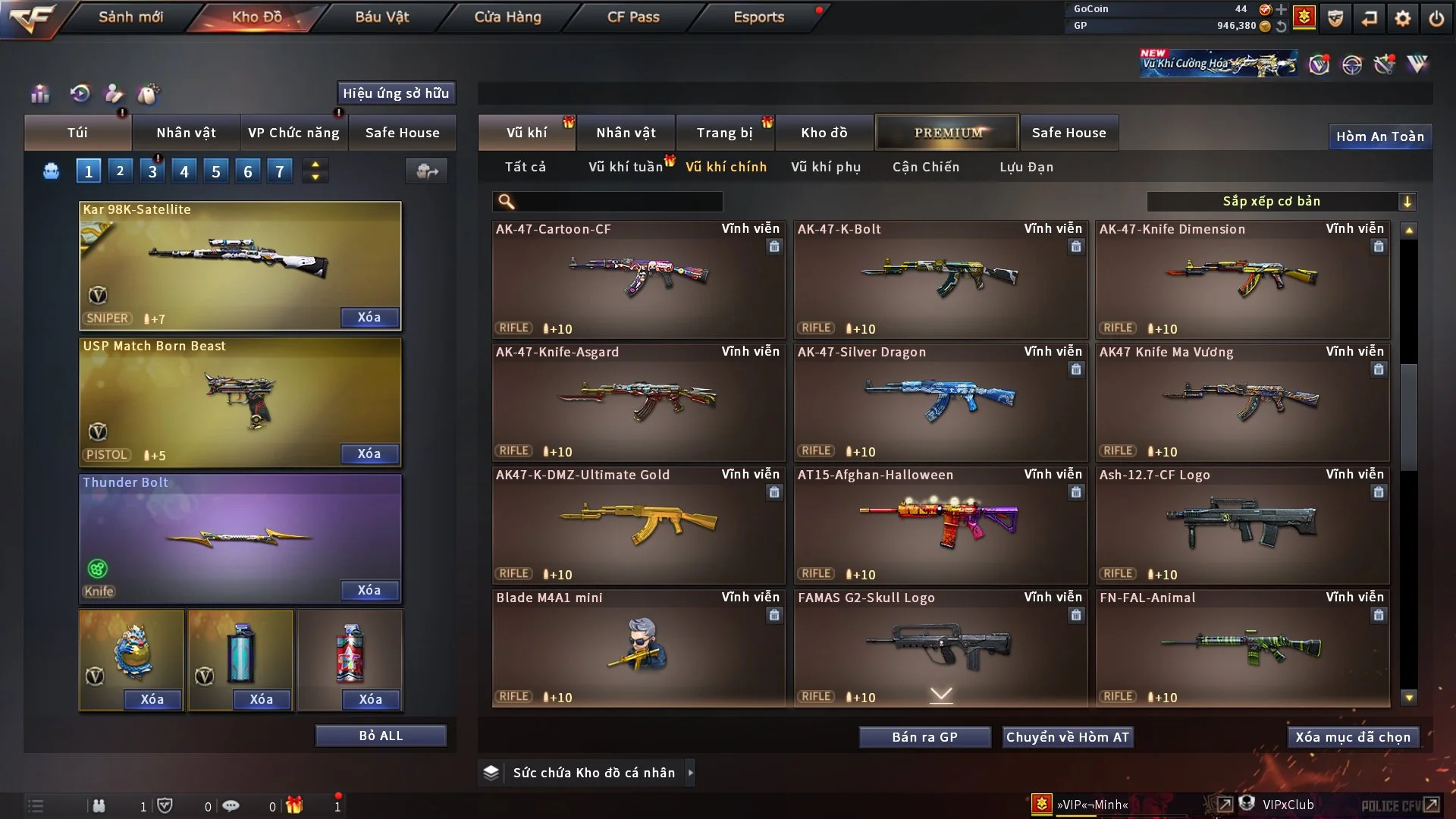The image size is (1456, 819).
Task: Open the gear settings icon
Action: pos(1402,18)
